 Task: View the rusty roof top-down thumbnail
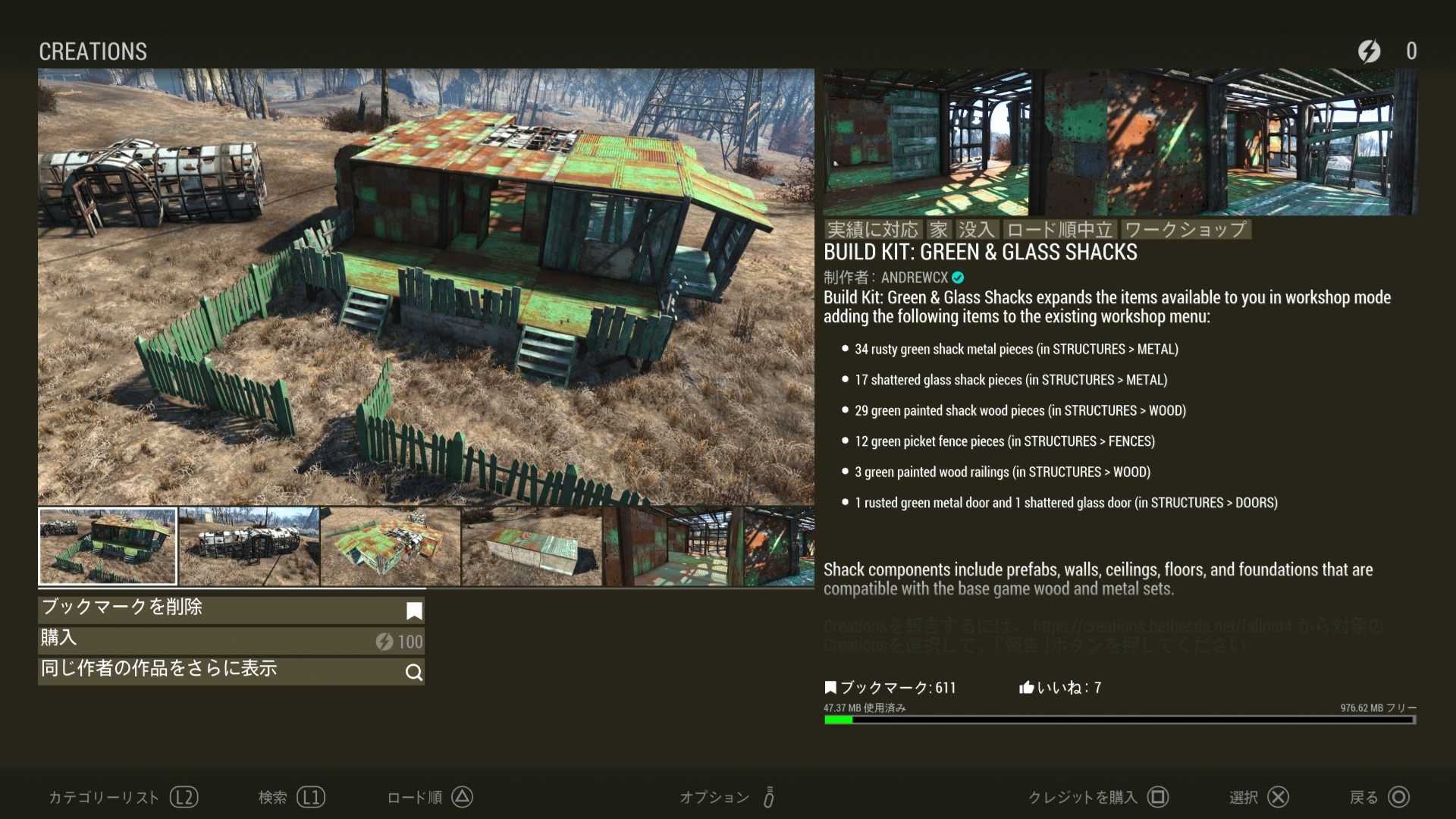pos(390,546)
